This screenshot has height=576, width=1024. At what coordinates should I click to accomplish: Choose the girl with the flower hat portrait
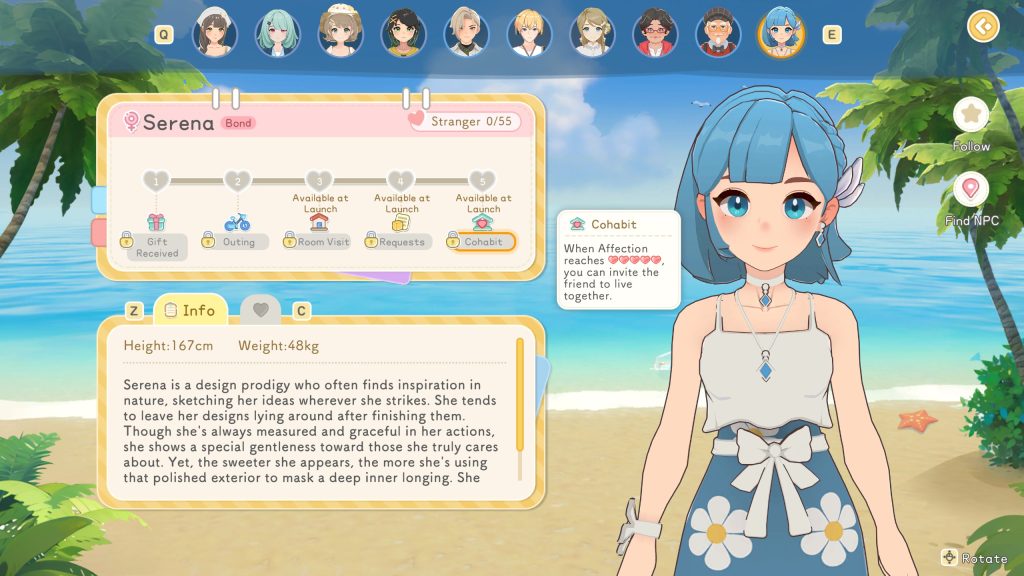pyautogui.click(x=341, y=33)
